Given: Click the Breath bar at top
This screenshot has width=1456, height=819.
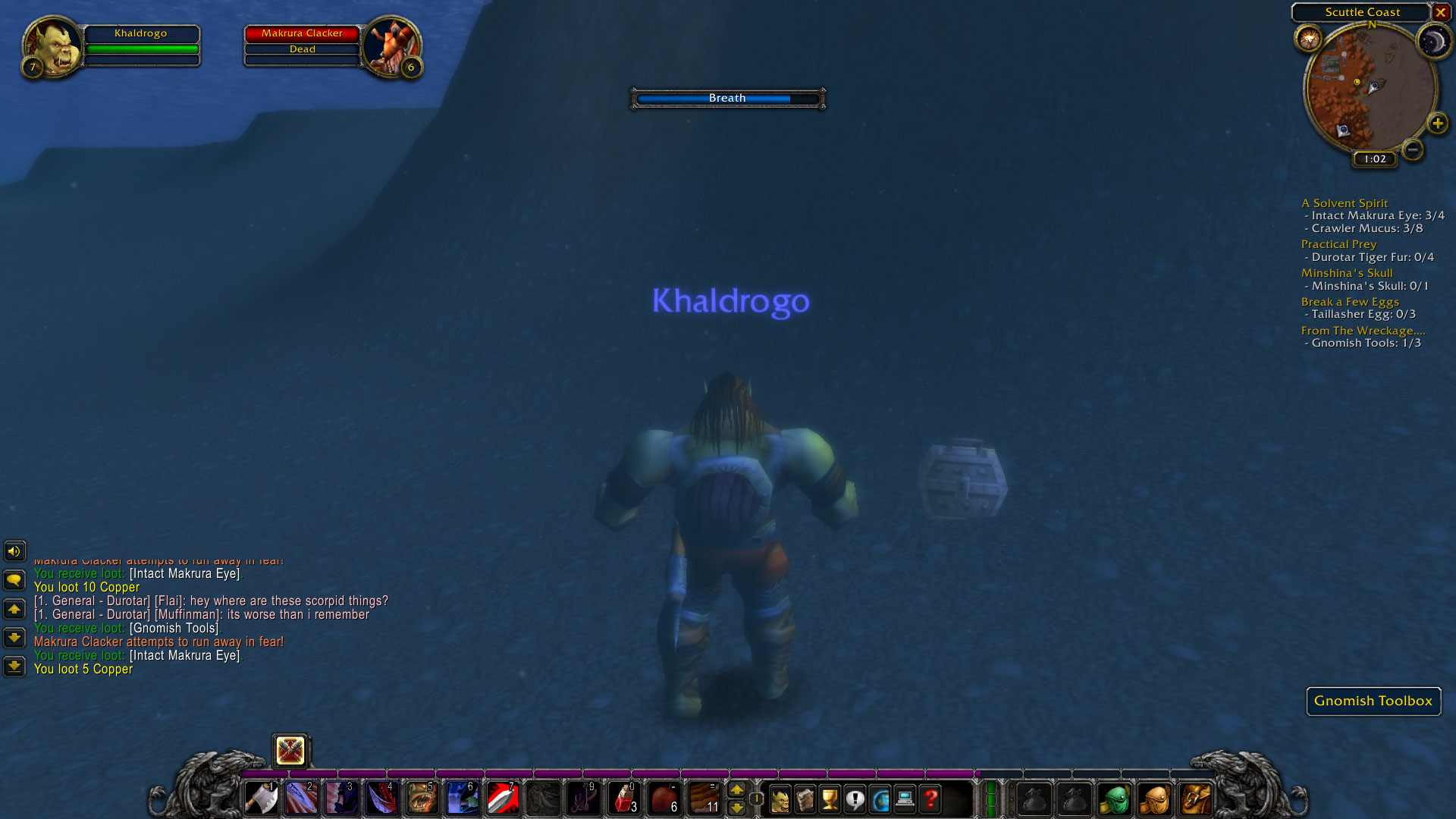Looking at the screenshot, I should tap(726, 98).
